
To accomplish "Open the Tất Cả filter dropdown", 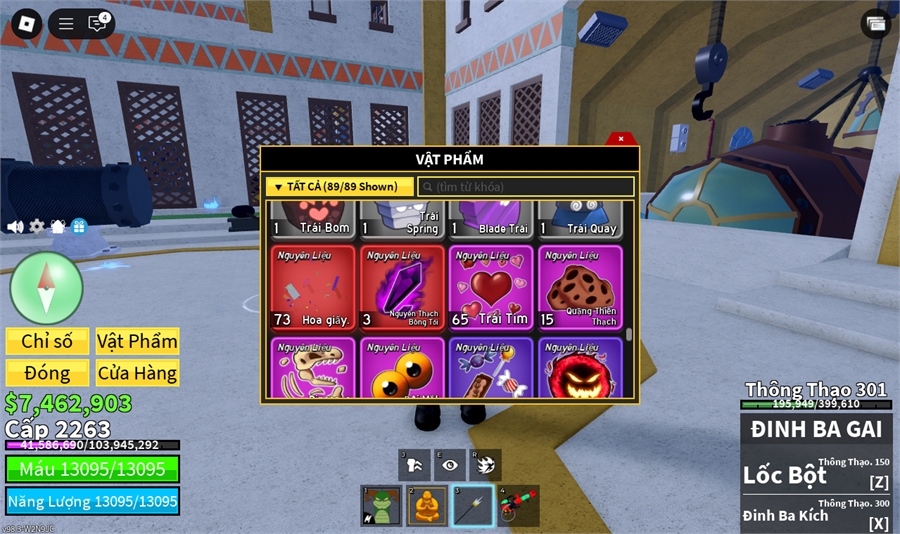I will click(x=339, y=186).
